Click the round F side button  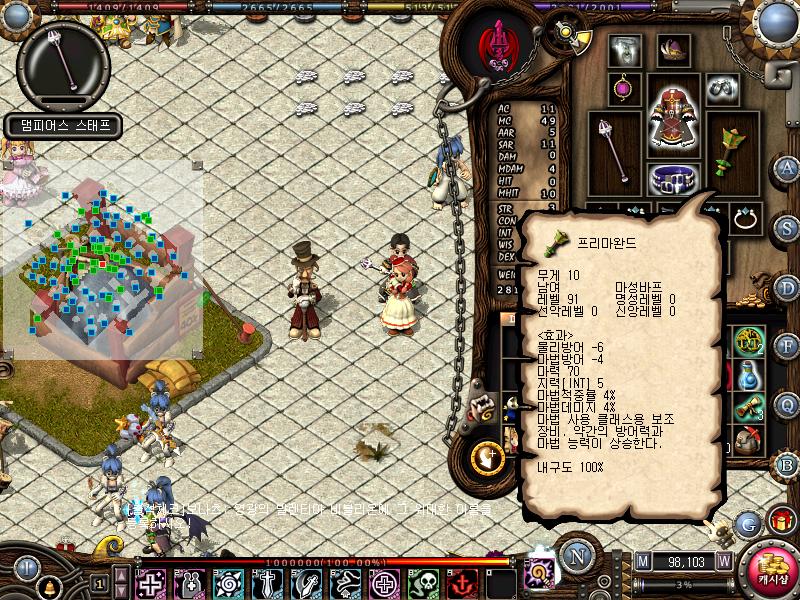(x=787, y=346)
